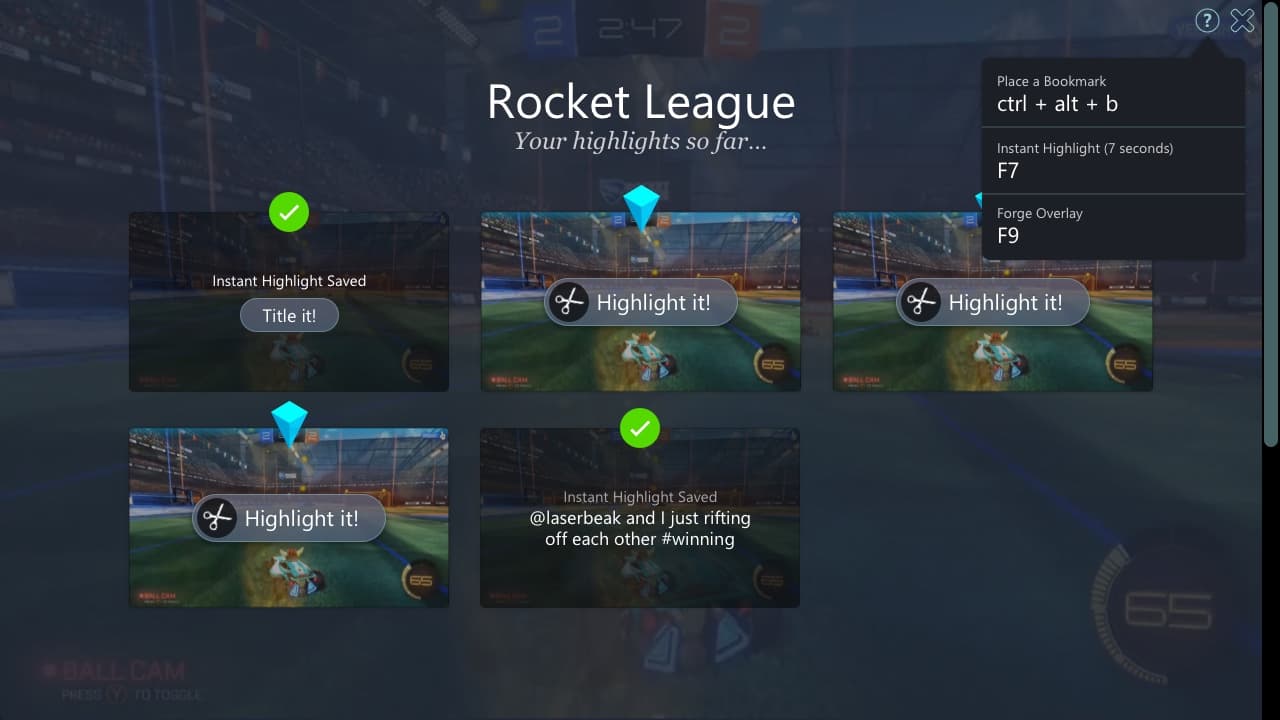
Task: Select the Place a Bookmark hotkey entry
Action: pos(1113,93)
